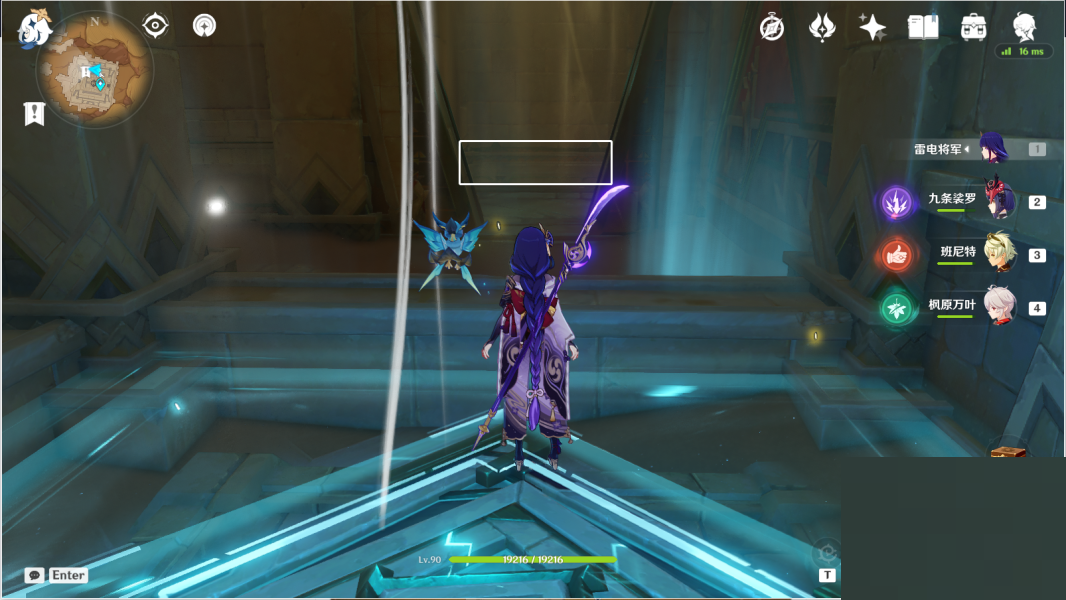The image size is (1066, 600).
Task: Open the crossed-out compass icon
Action: [771, 27]
